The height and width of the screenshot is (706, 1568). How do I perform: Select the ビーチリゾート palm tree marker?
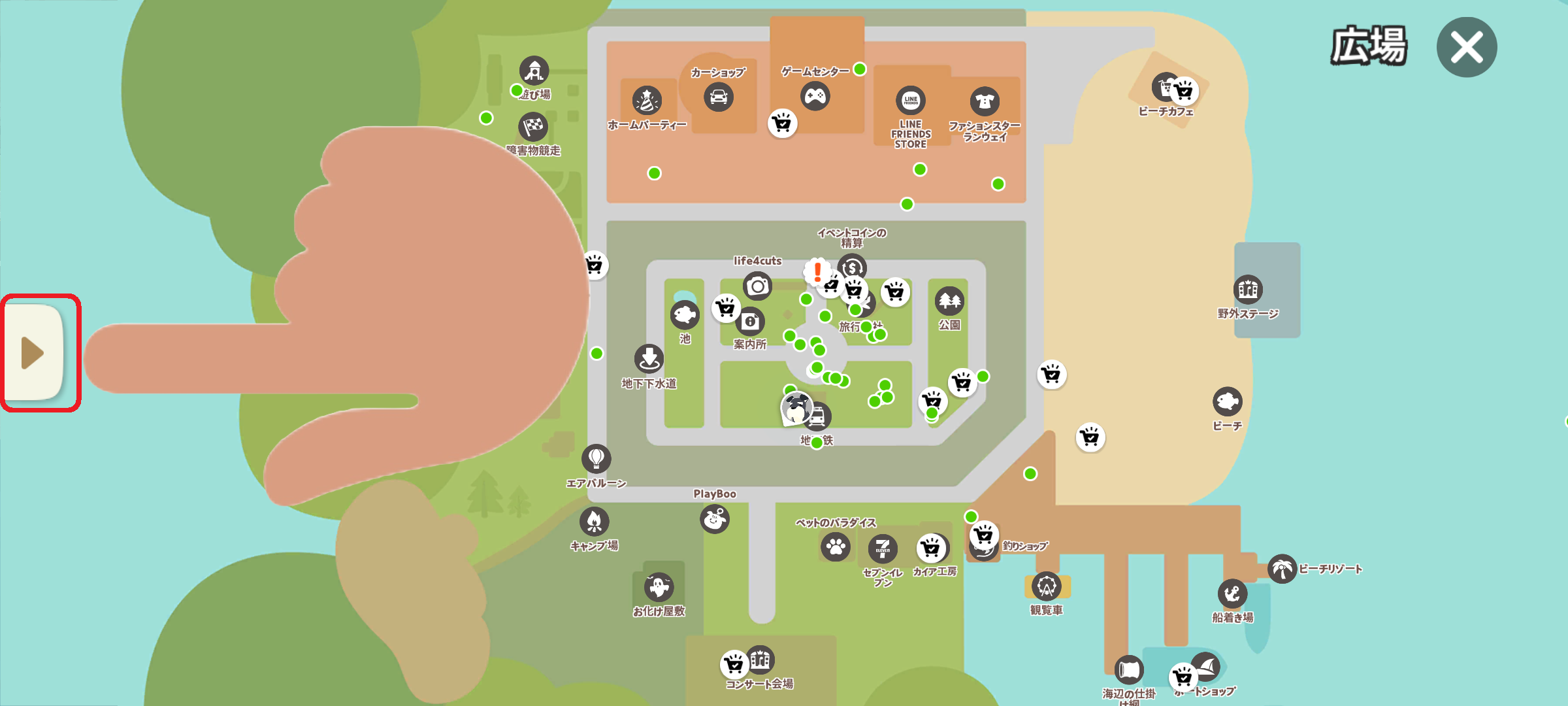tap(1282, 569)
